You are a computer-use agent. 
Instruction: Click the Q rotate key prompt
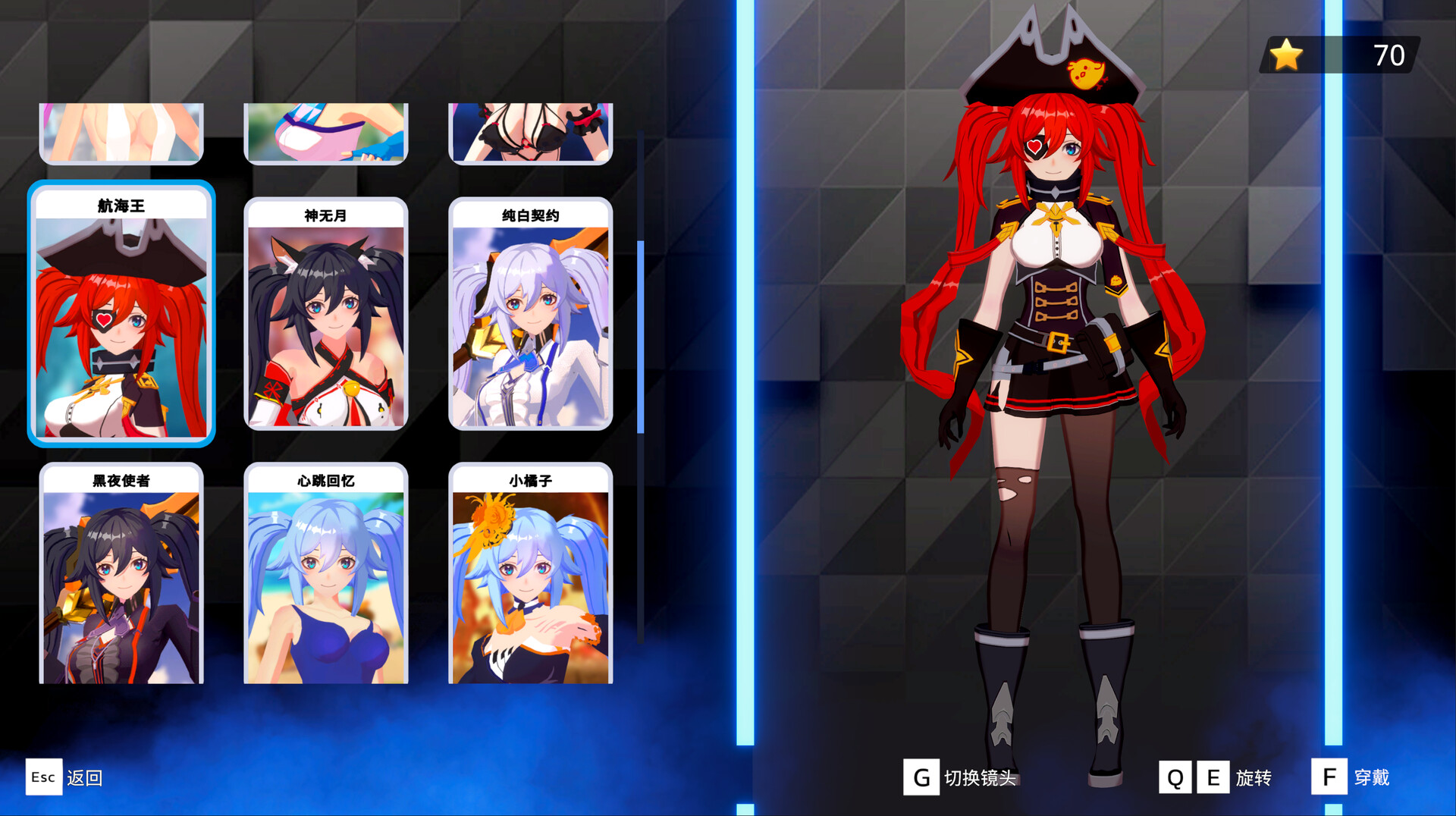pyautogui.click(x=1176, y=777)
